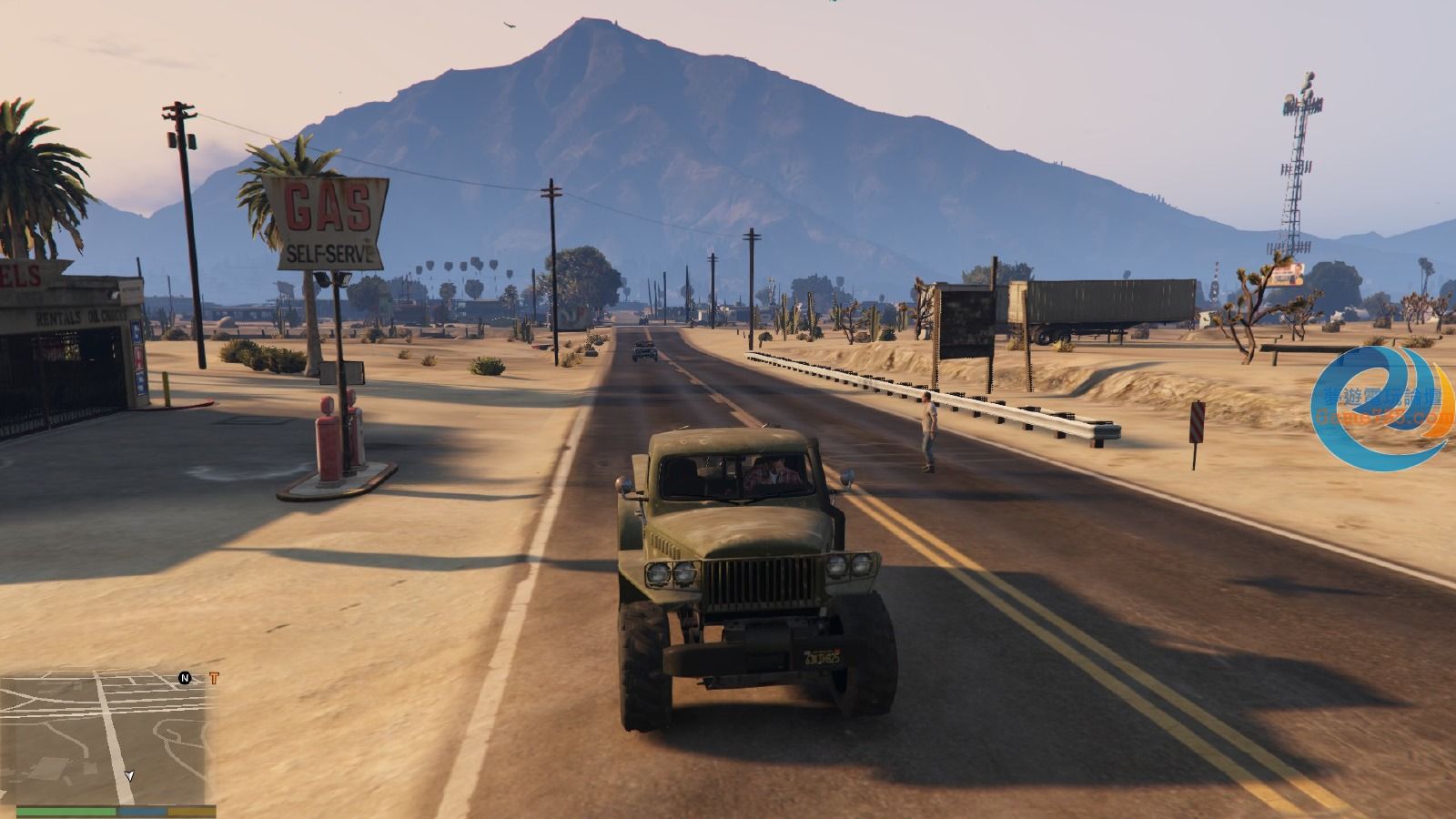1456x819 pixels.
Task: Open the minimap road map
Action: tap(107, 737)
